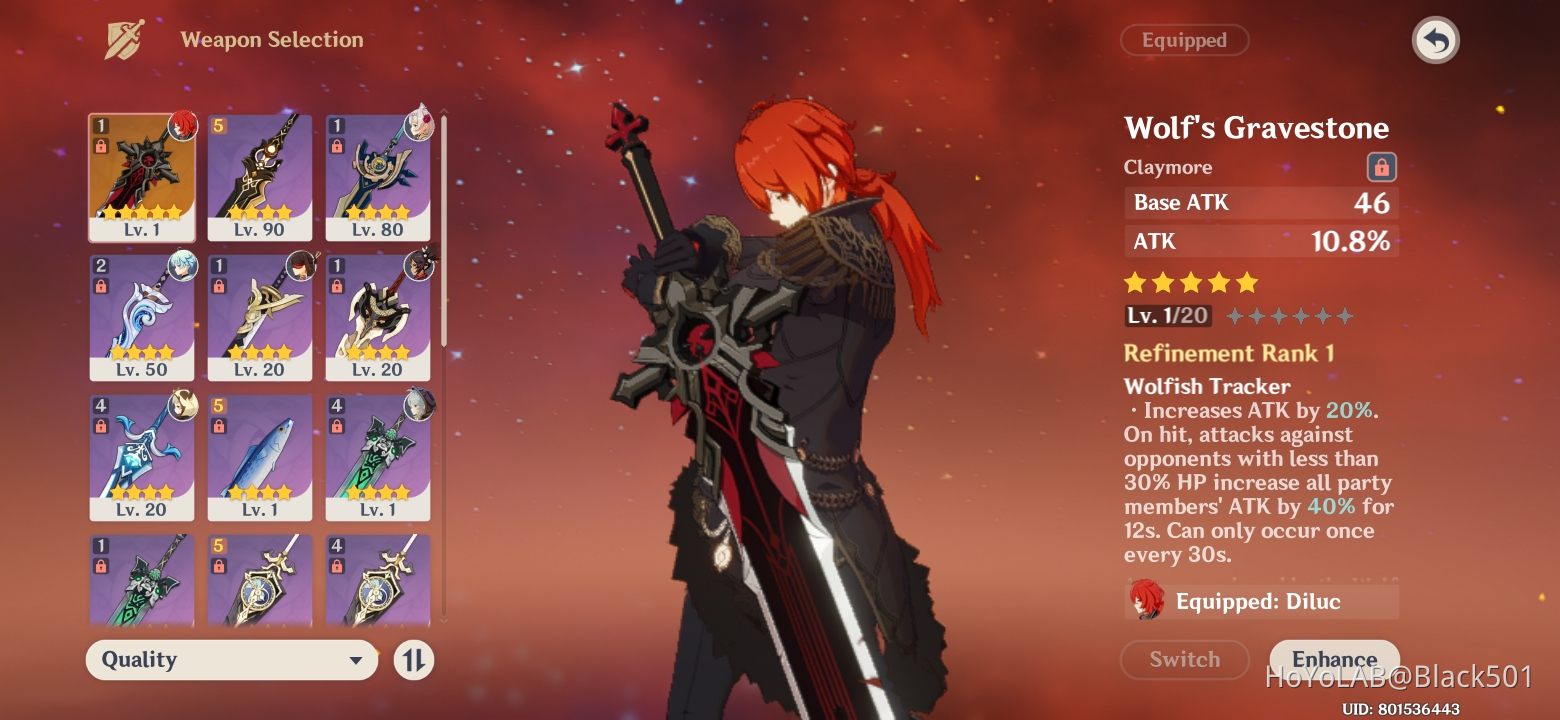Click the back arrow icon at top right
The height and width of the screenshot is (720, 1560).
point(1435,40)
